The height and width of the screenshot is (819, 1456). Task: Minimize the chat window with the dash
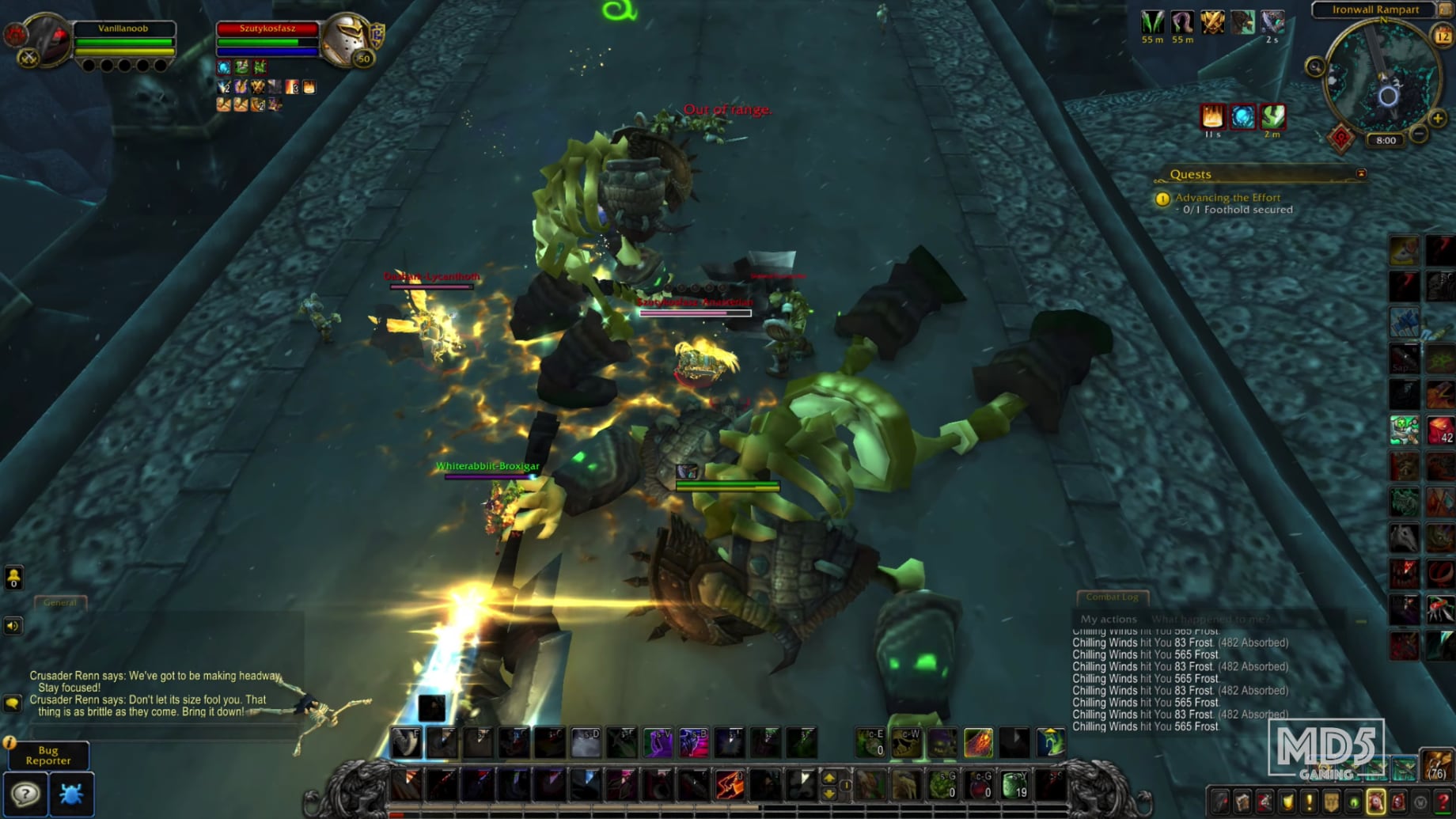coord(1361,620)
